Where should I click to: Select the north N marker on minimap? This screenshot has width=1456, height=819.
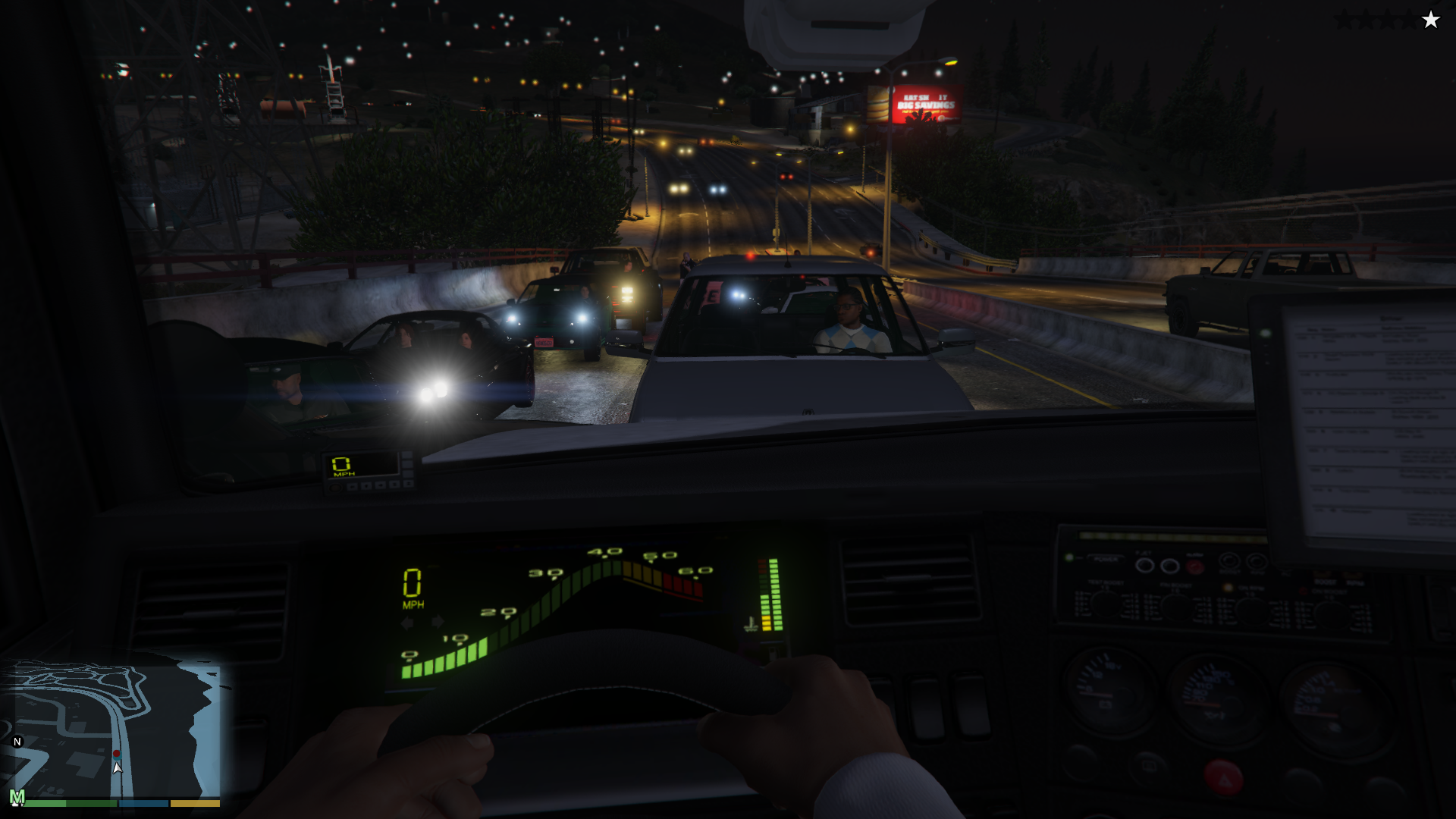click(17, 742)
